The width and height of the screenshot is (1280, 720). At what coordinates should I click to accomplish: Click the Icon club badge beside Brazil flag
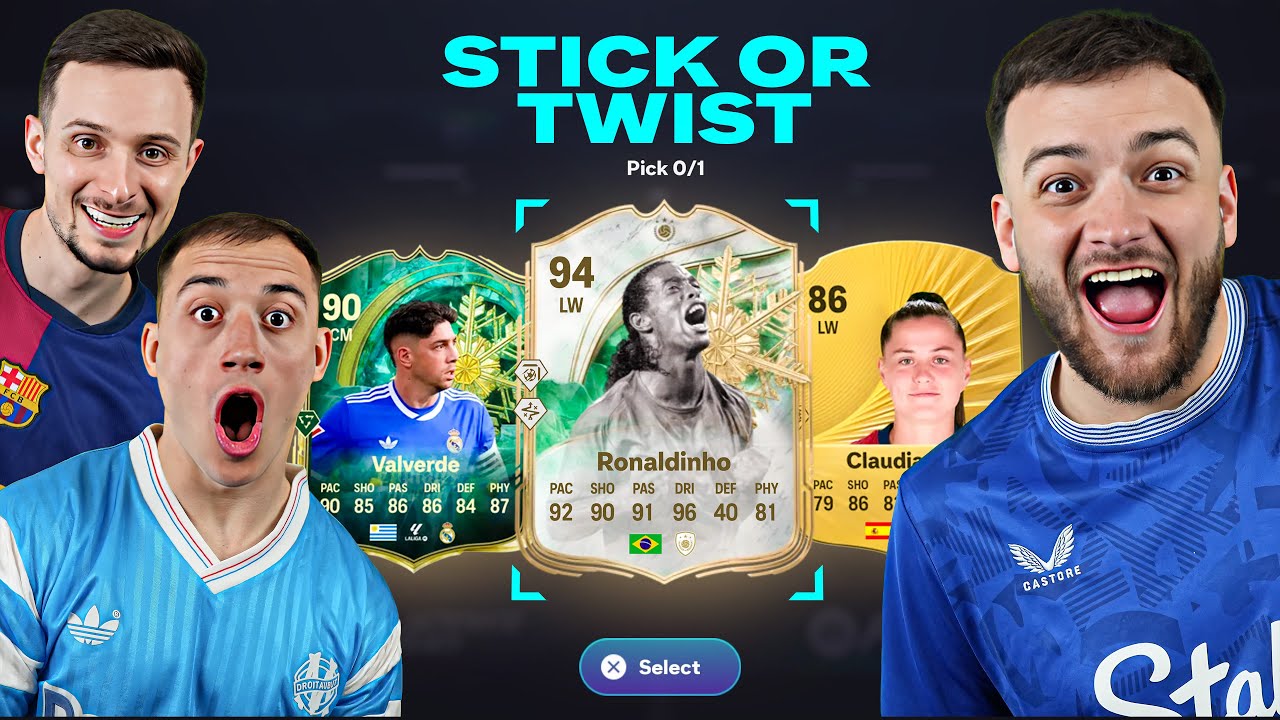(x=684, y=542)
